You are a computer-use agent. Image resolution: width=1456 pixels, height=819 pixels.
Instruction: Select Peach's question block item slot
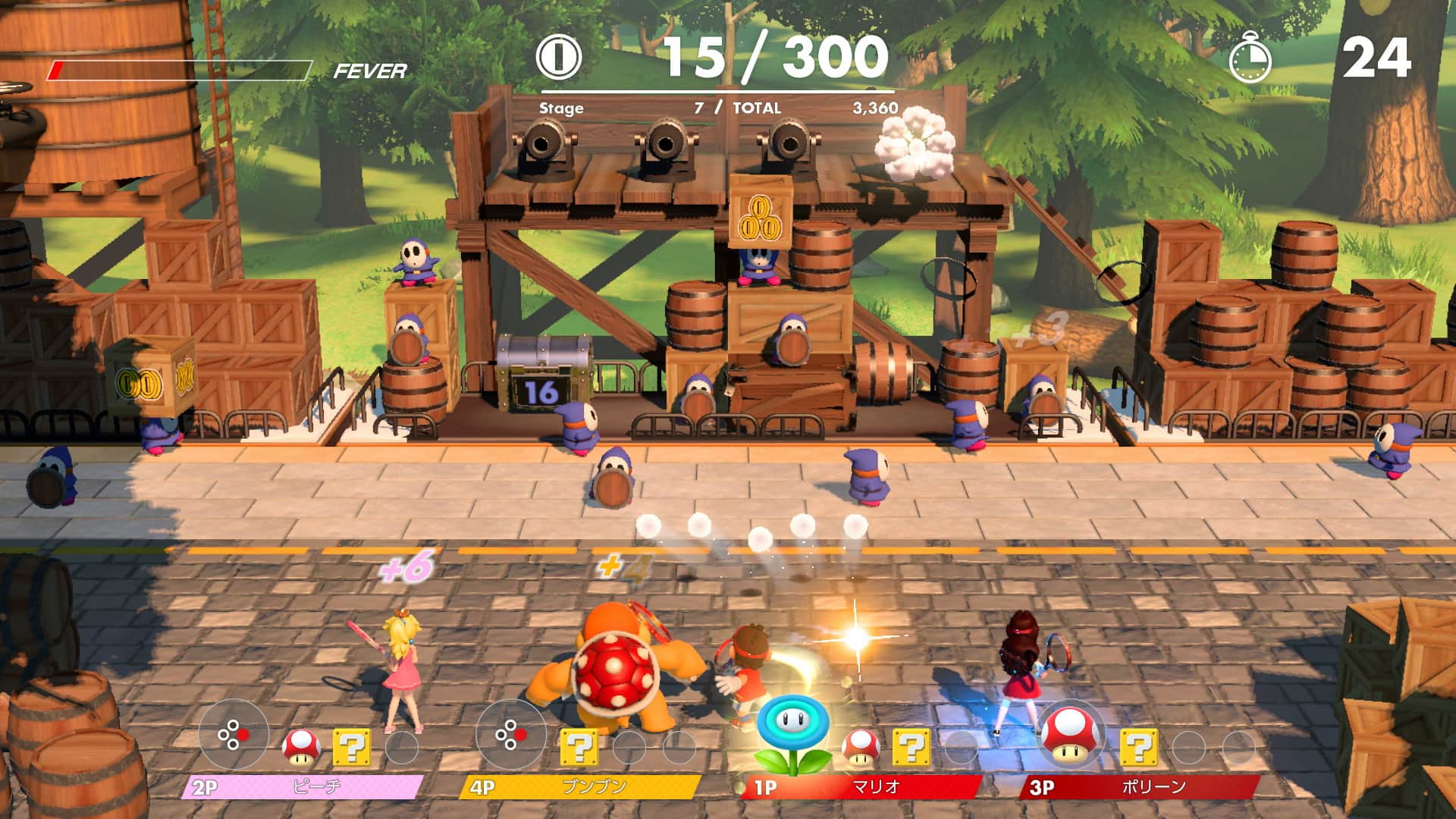pyautogui.click(x=352, y=747)
